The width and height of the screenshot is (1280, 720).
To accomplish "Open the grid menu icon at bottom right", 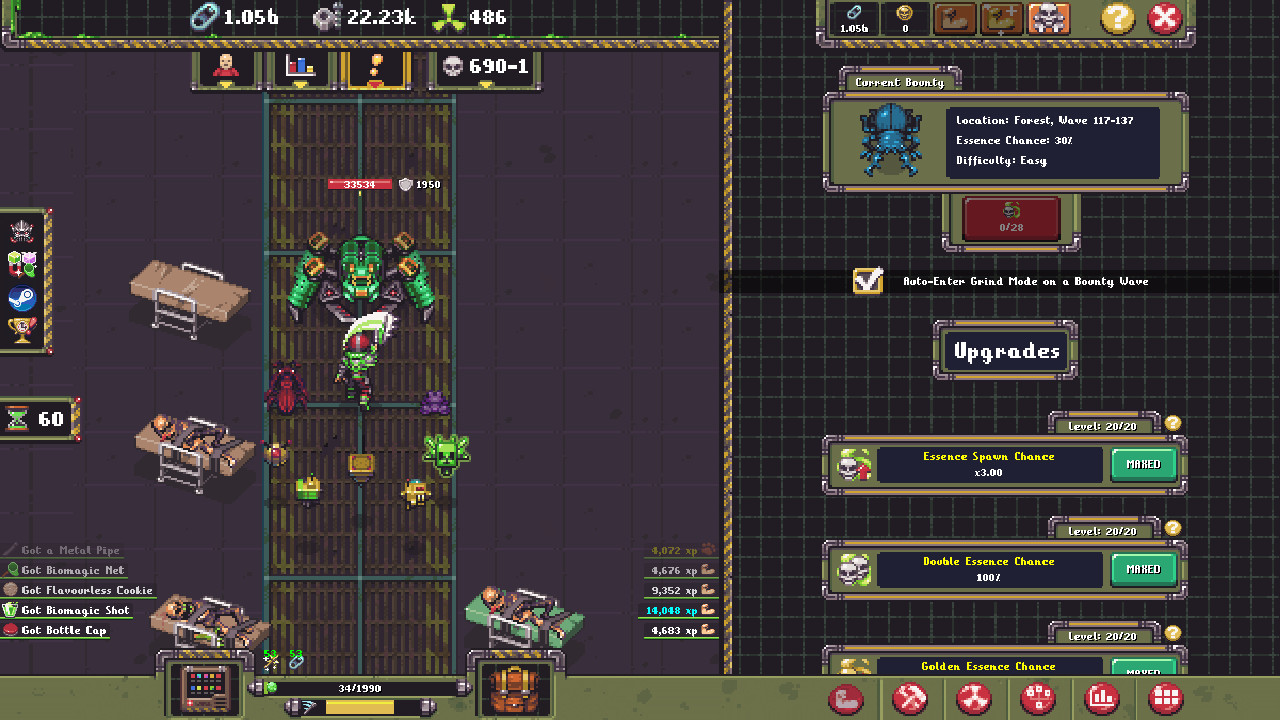I will [x=1165, y=699].
